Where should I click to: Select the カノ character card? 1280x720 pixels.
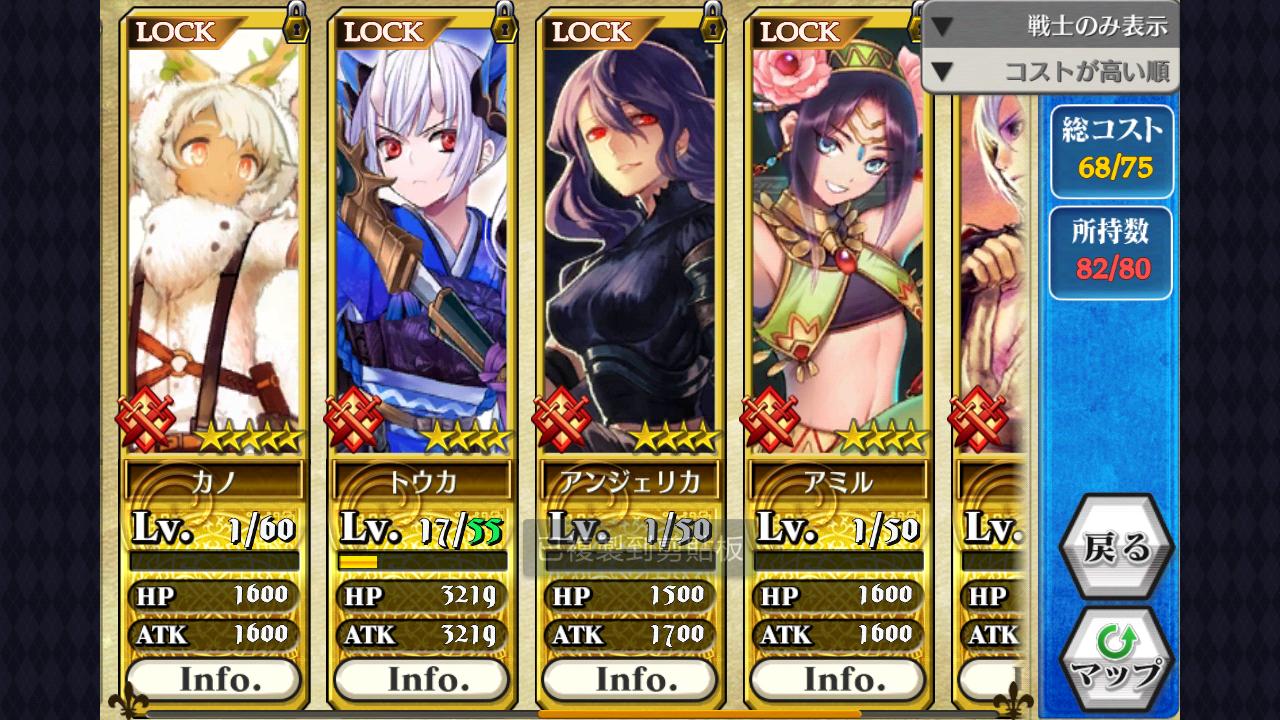coord(214,250)
